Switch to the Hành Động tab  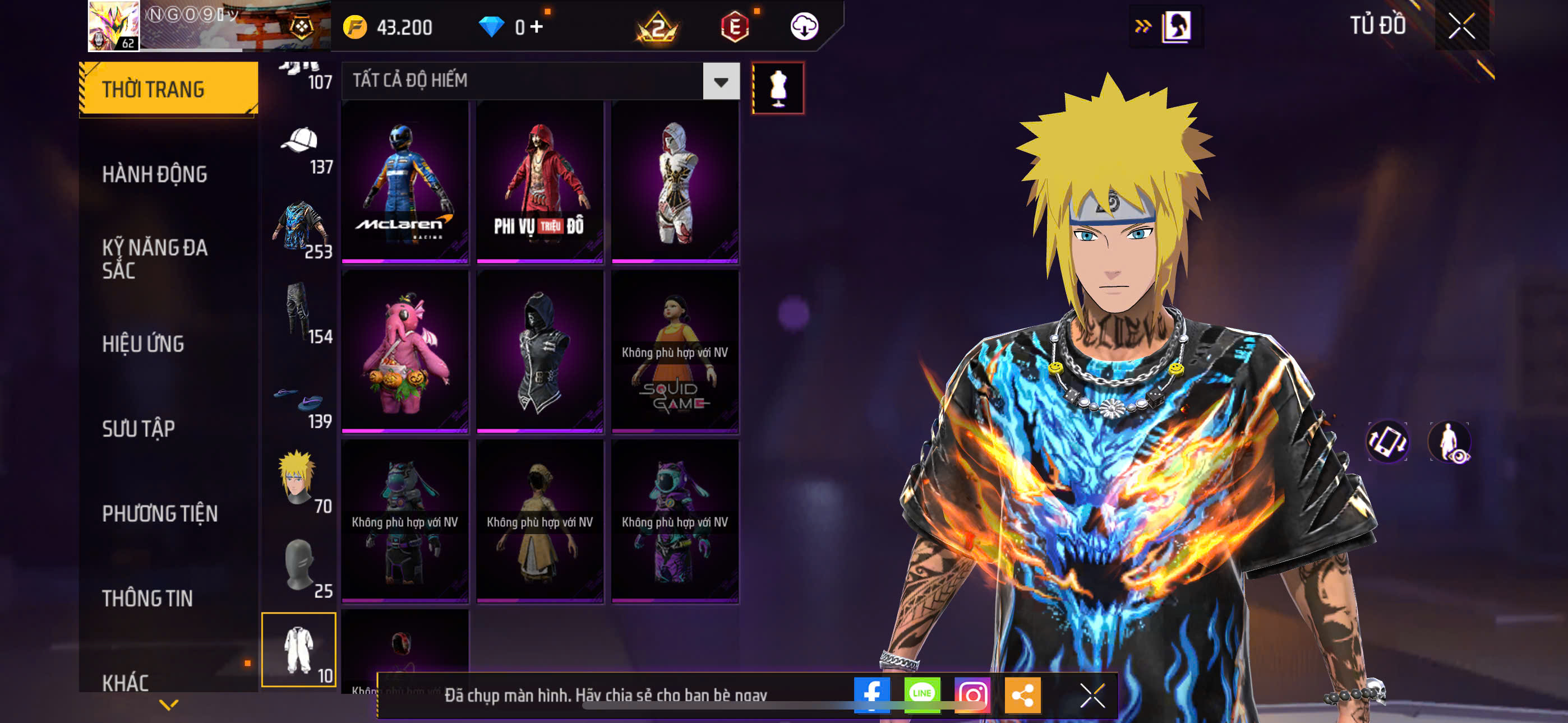pyautogui.click(x=155, y=175)
